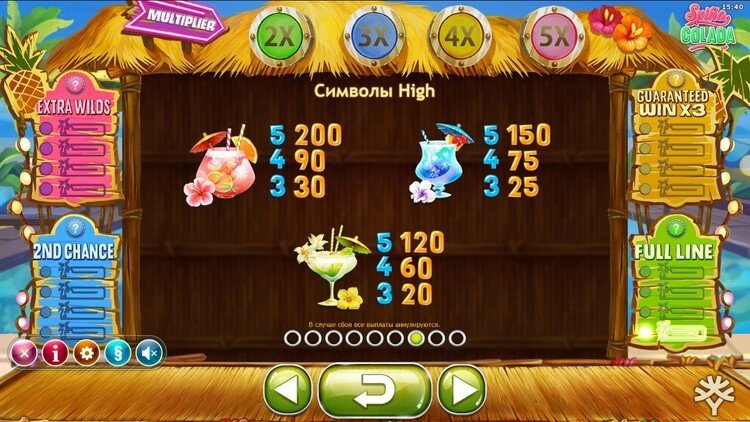750x422 pixels.
Task: Return to the game with the back arrow button
Action: pyautogui.click(x=374, y=389)
